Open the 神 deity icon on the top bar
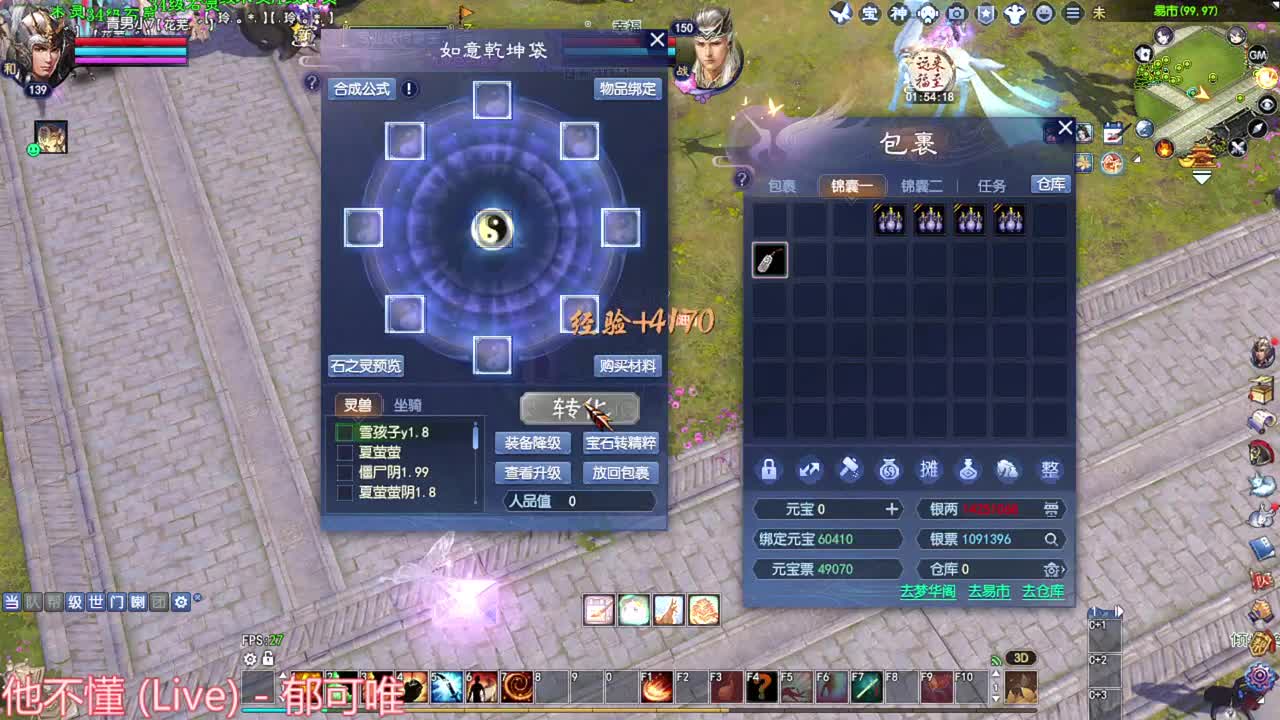 898,14
